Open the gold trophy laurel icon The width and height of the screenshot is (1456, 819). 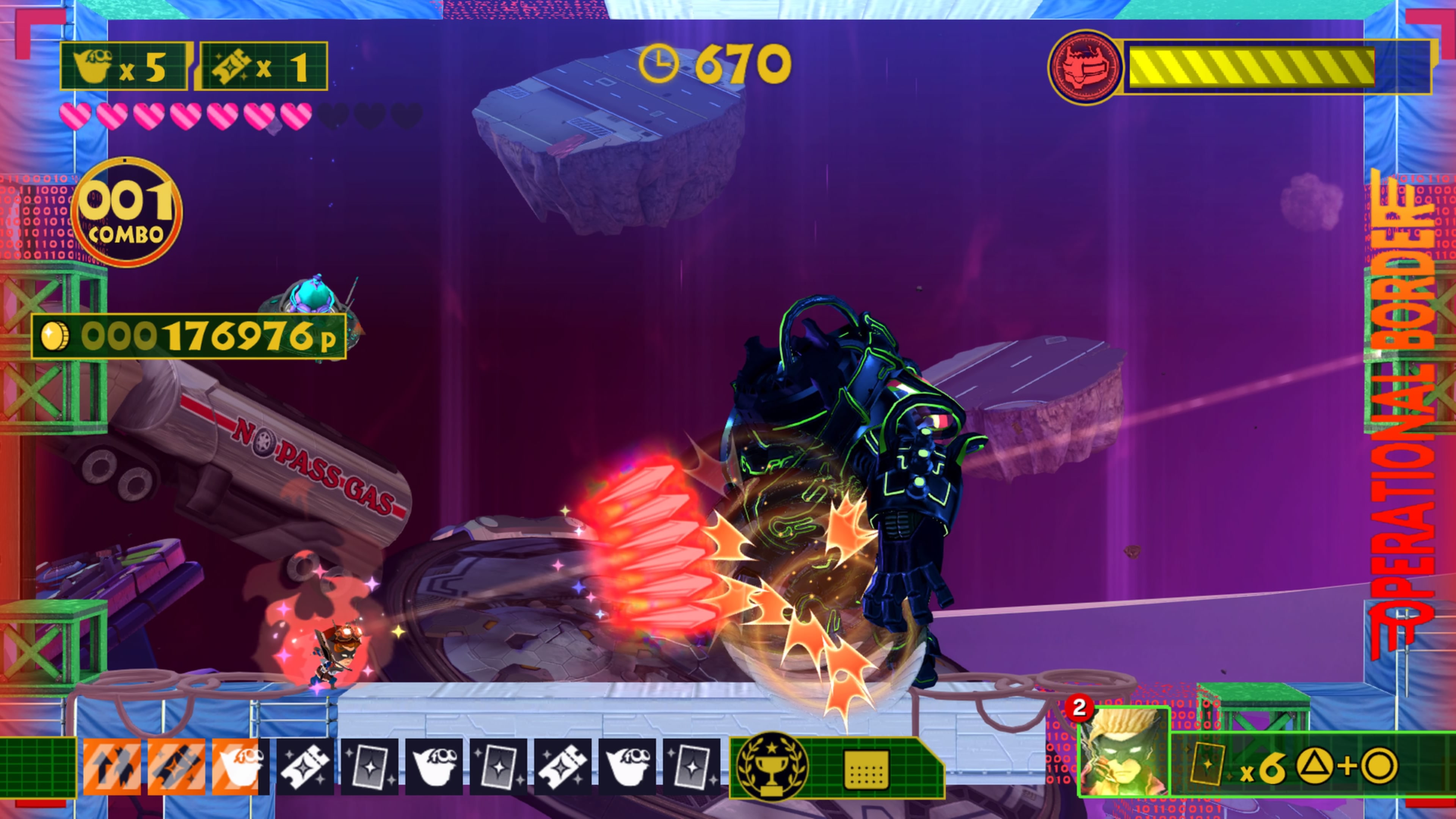772,767
